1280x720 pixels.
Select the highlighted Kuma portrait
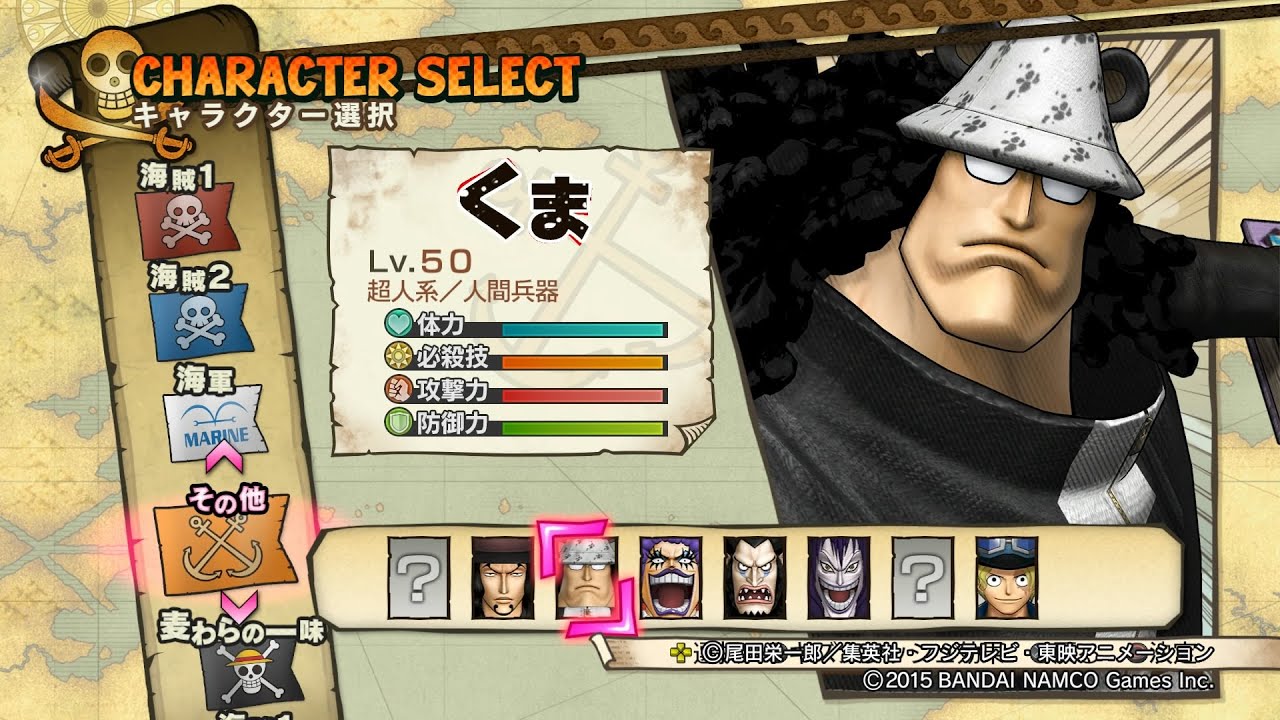586,577
